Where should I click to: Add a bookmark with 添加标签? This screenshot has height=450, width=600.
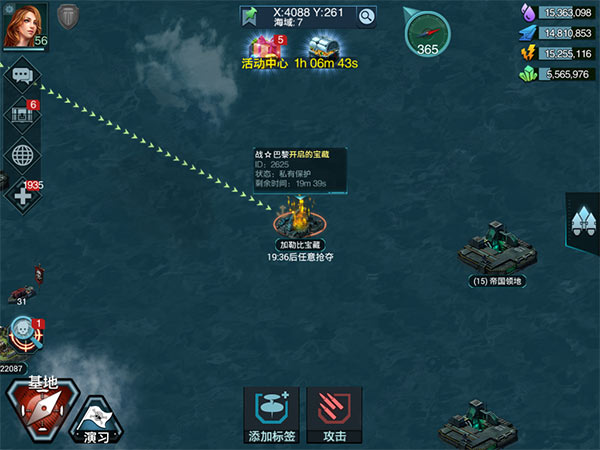[x=271, y=415]
